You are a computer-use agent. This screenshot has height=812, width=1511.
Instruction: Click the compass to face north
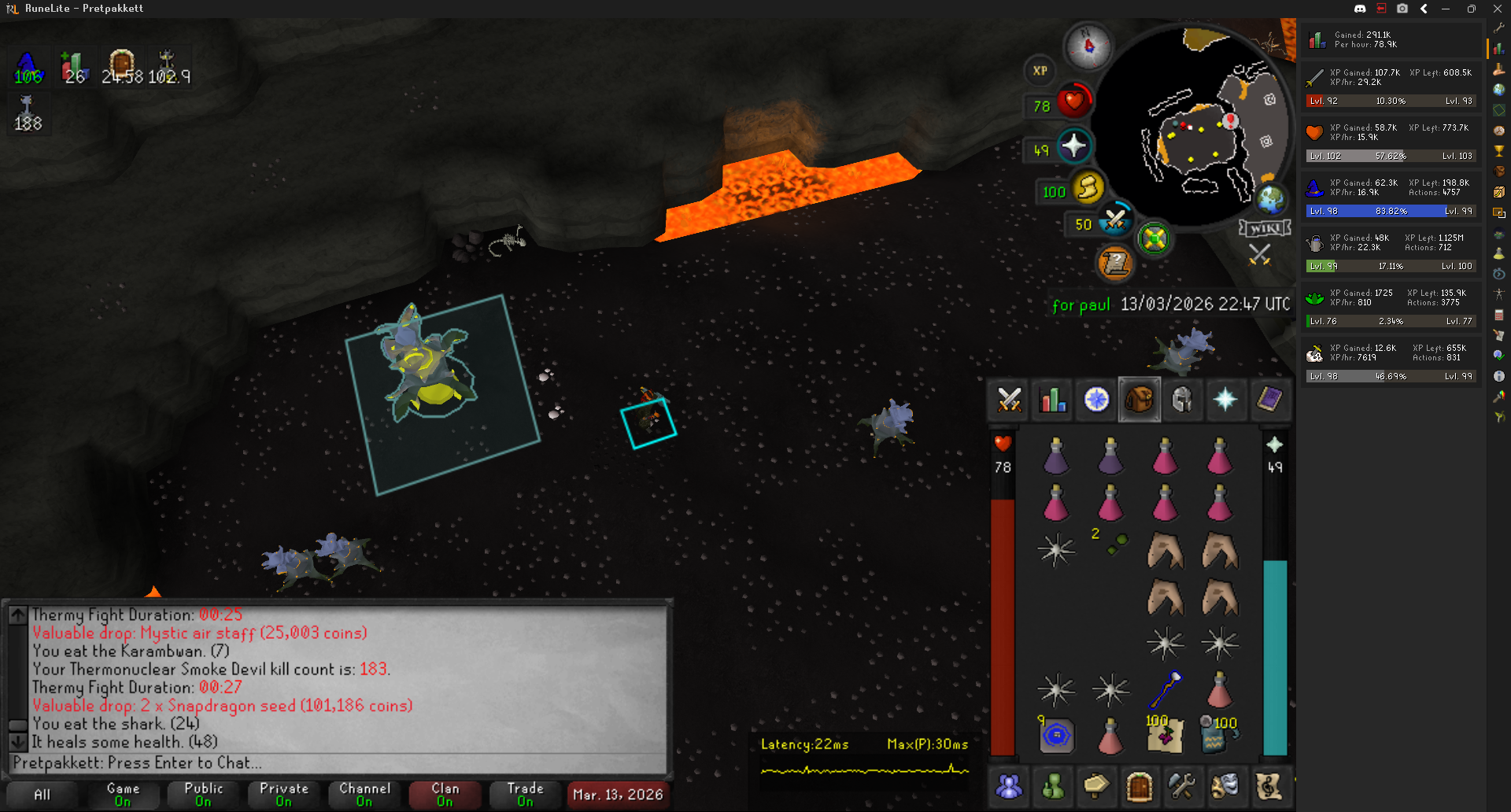pyautogui.click(x=1088, y=46)
